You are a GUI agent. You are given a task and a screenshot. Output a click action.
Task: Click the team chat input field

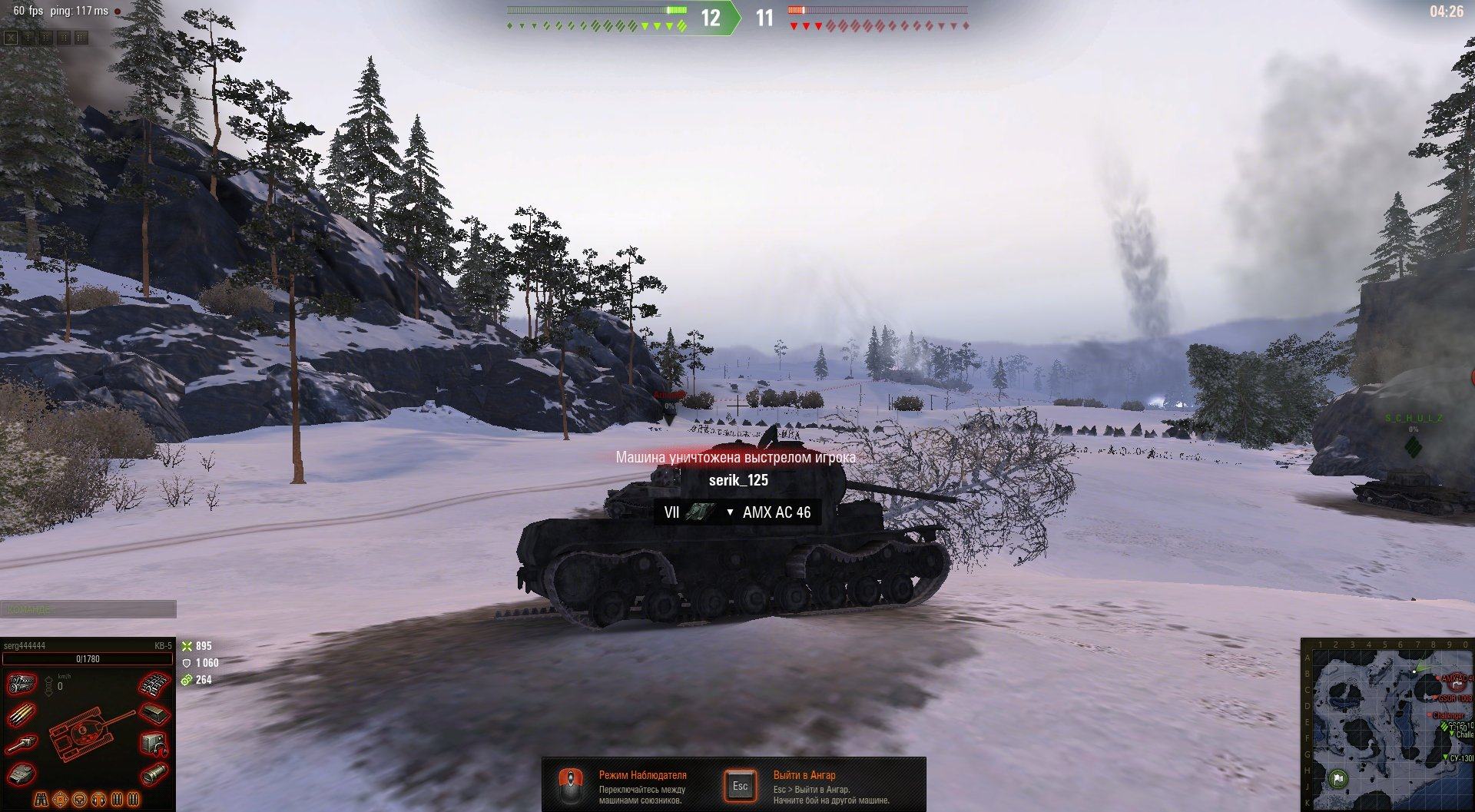tap(88, 609)
